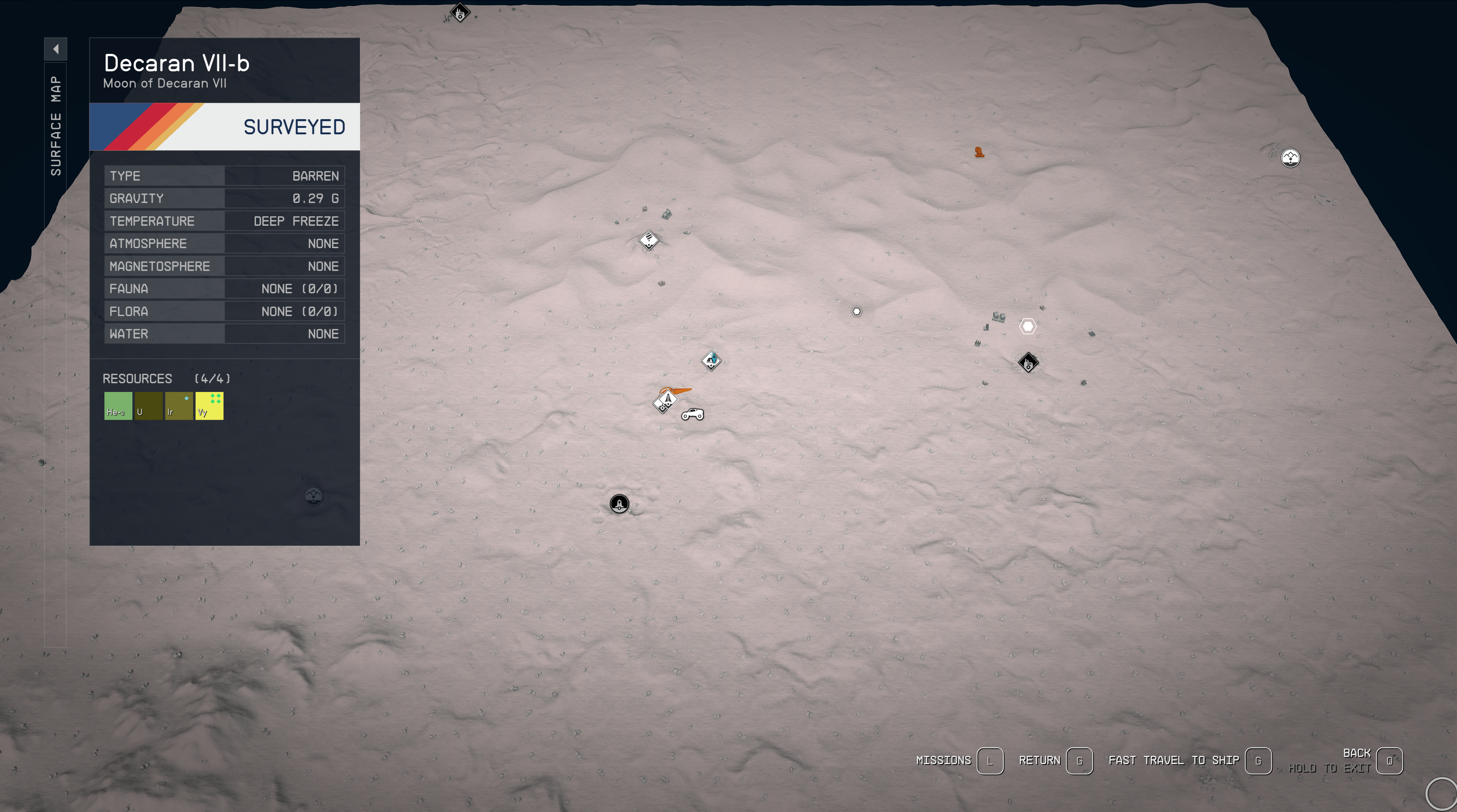Choose the white mountain landmark circle marker
The width and height of the screenshot is (1457, 812).
1290,158
